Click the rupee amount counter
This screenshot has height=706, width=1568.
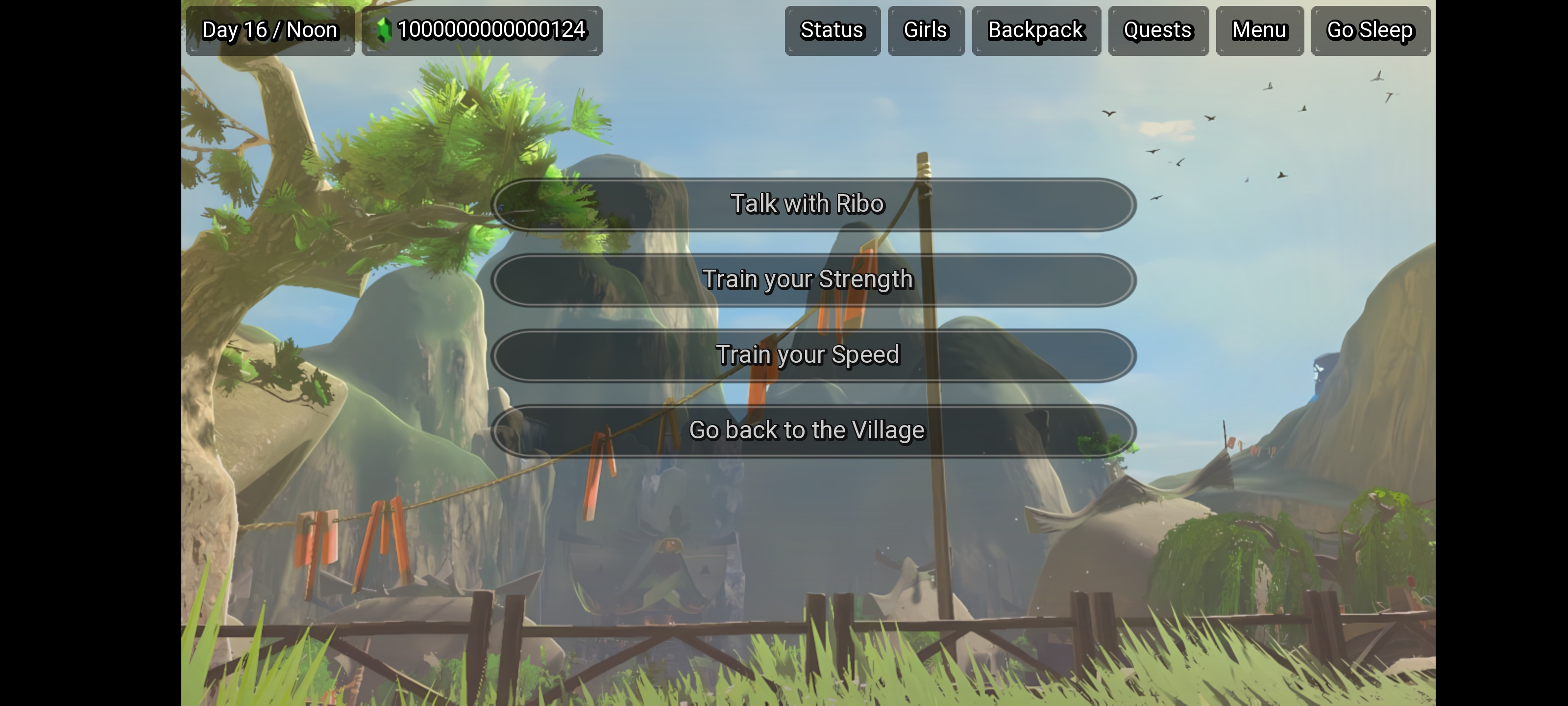(x=492, y=28)
